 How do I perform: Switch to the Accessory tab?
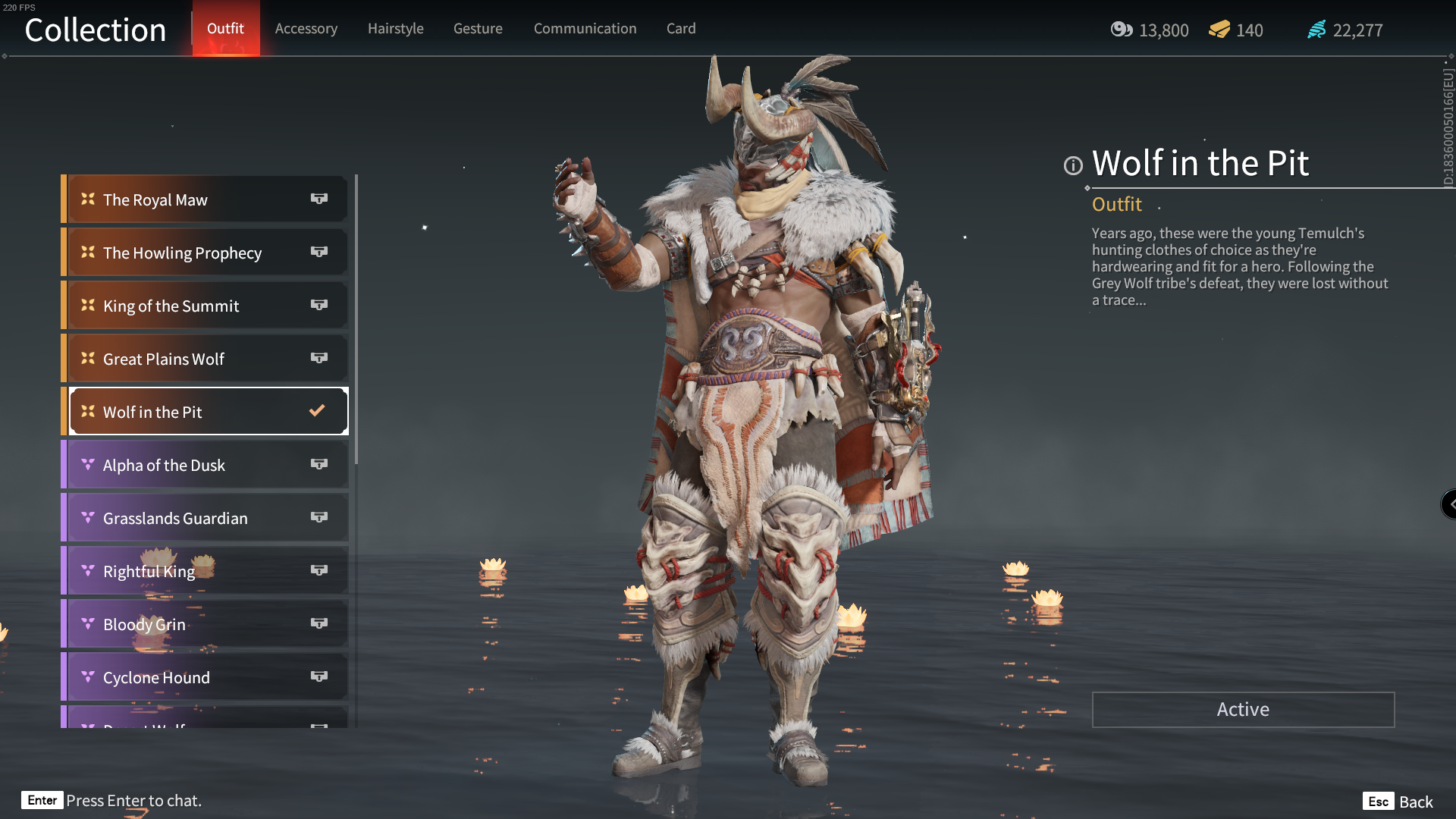pos(306,29)
